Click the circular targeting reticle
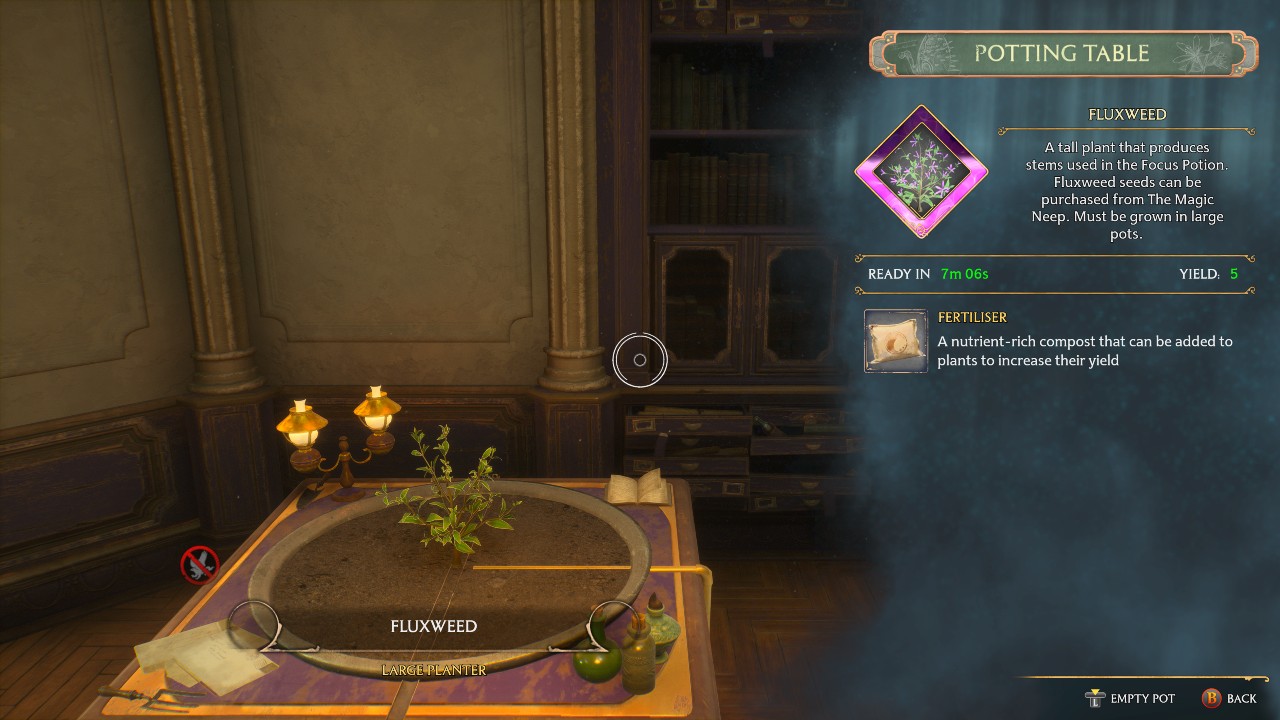 [x=640, y=360]
